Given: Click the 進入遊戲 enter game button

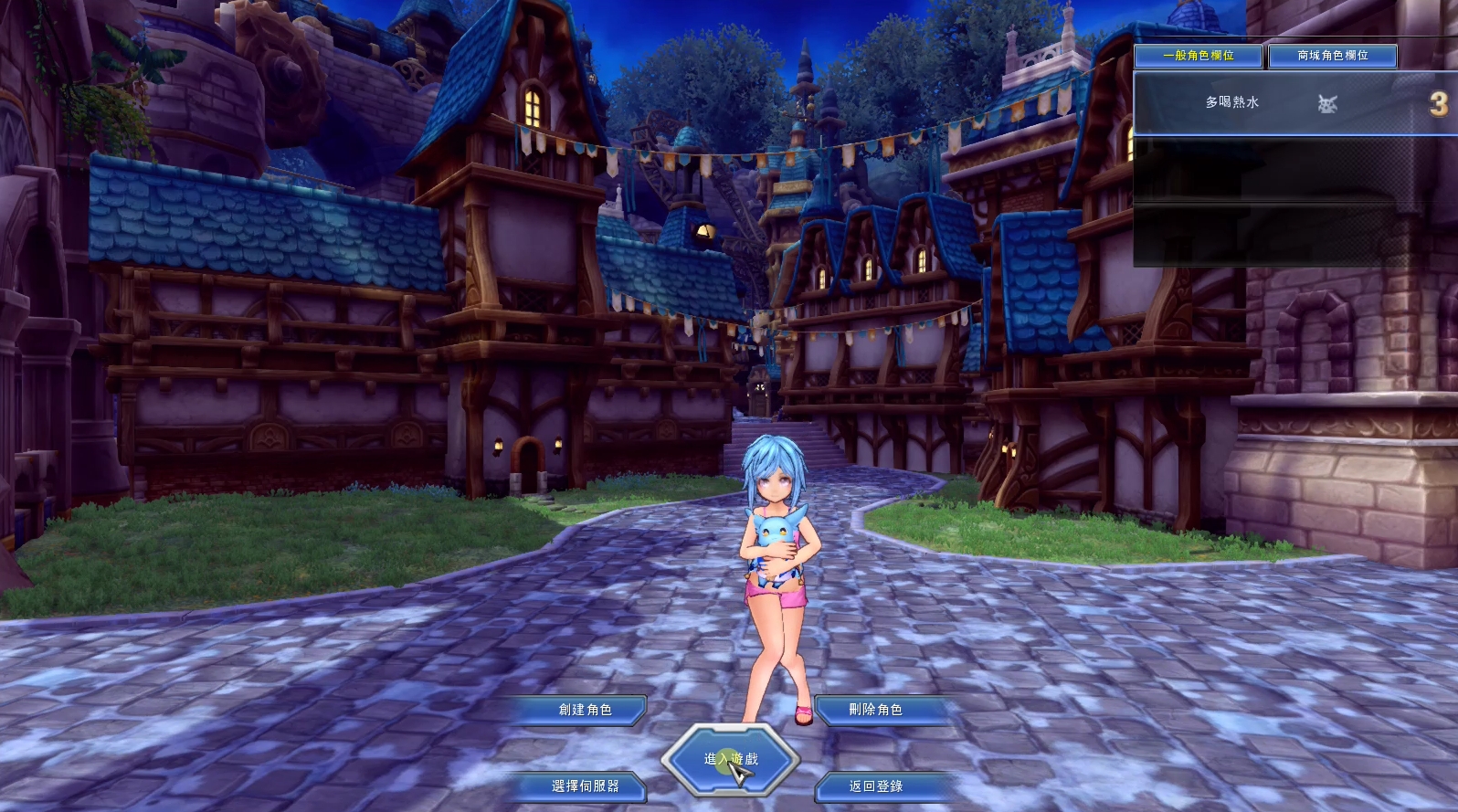Looking at the screenshot, I should (x=731, y=759).
